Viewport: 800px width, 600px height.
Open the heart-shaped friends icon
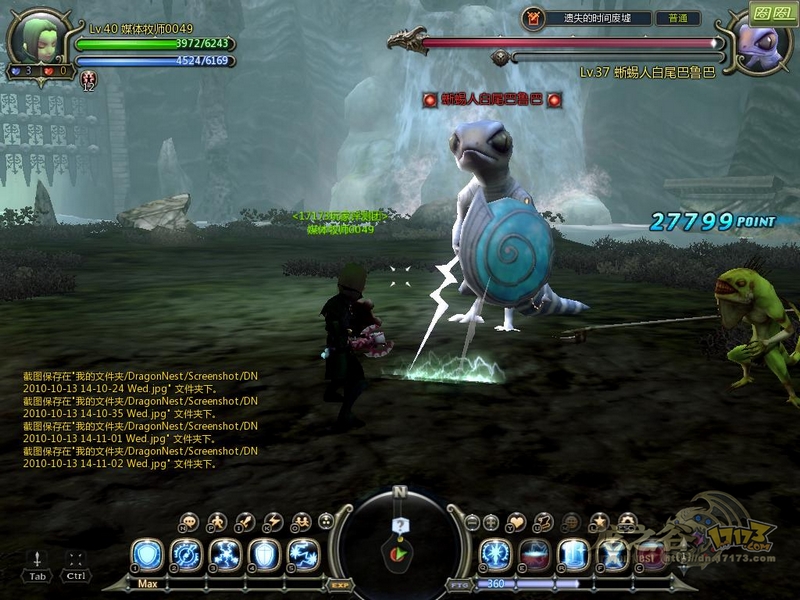(517, 521)
